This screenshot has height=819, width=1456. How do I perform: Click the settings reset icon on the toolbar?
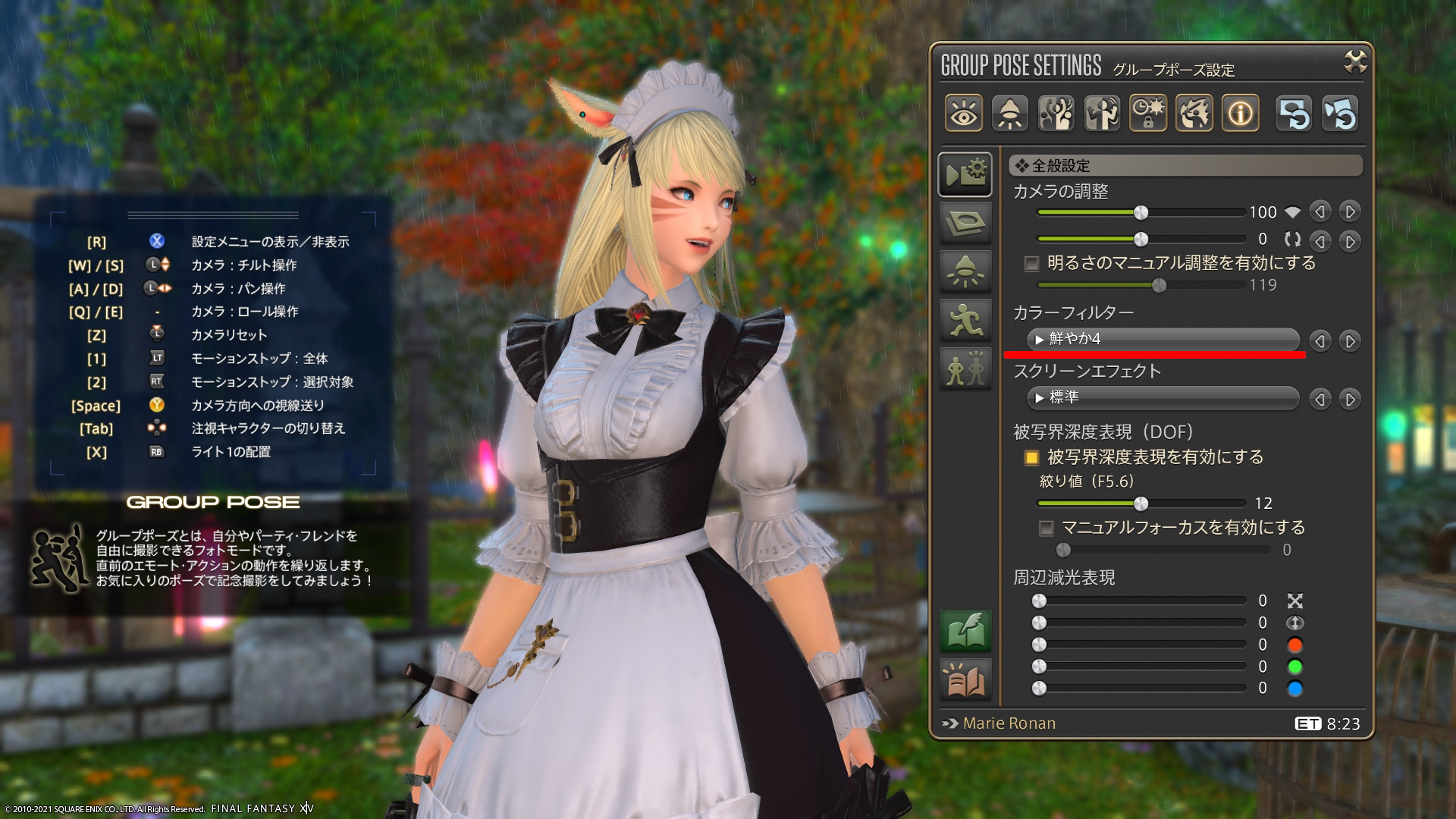click(1294, 112)
